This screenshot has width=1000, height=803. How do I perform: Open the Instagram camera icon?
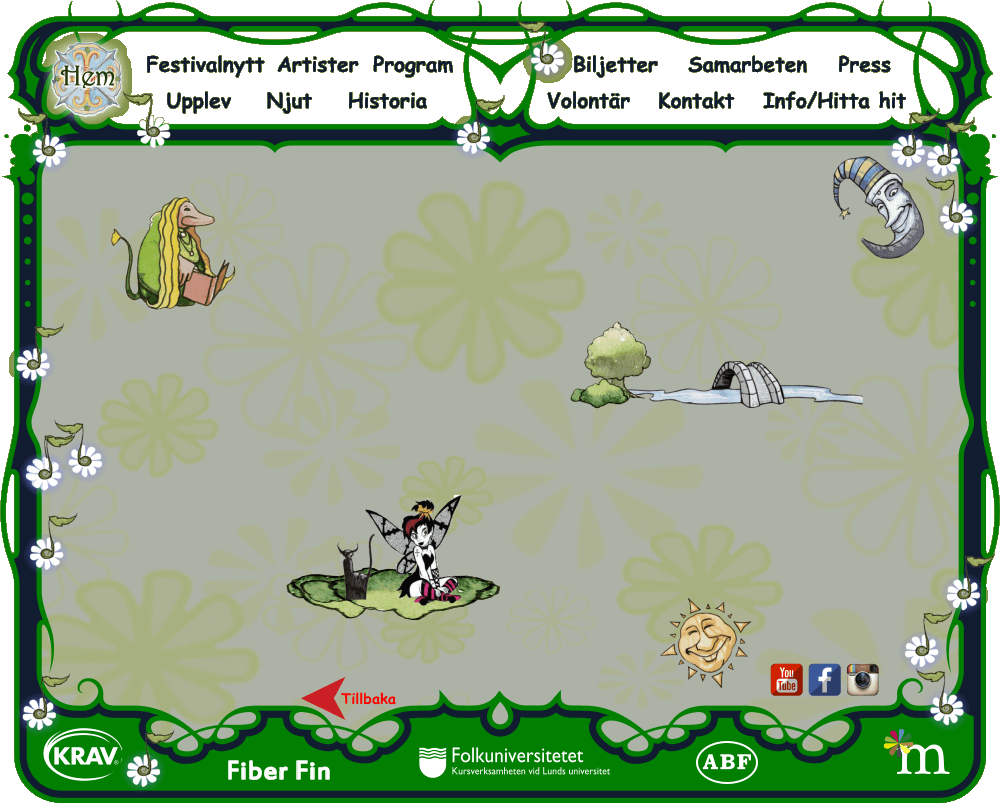[863, 680]
